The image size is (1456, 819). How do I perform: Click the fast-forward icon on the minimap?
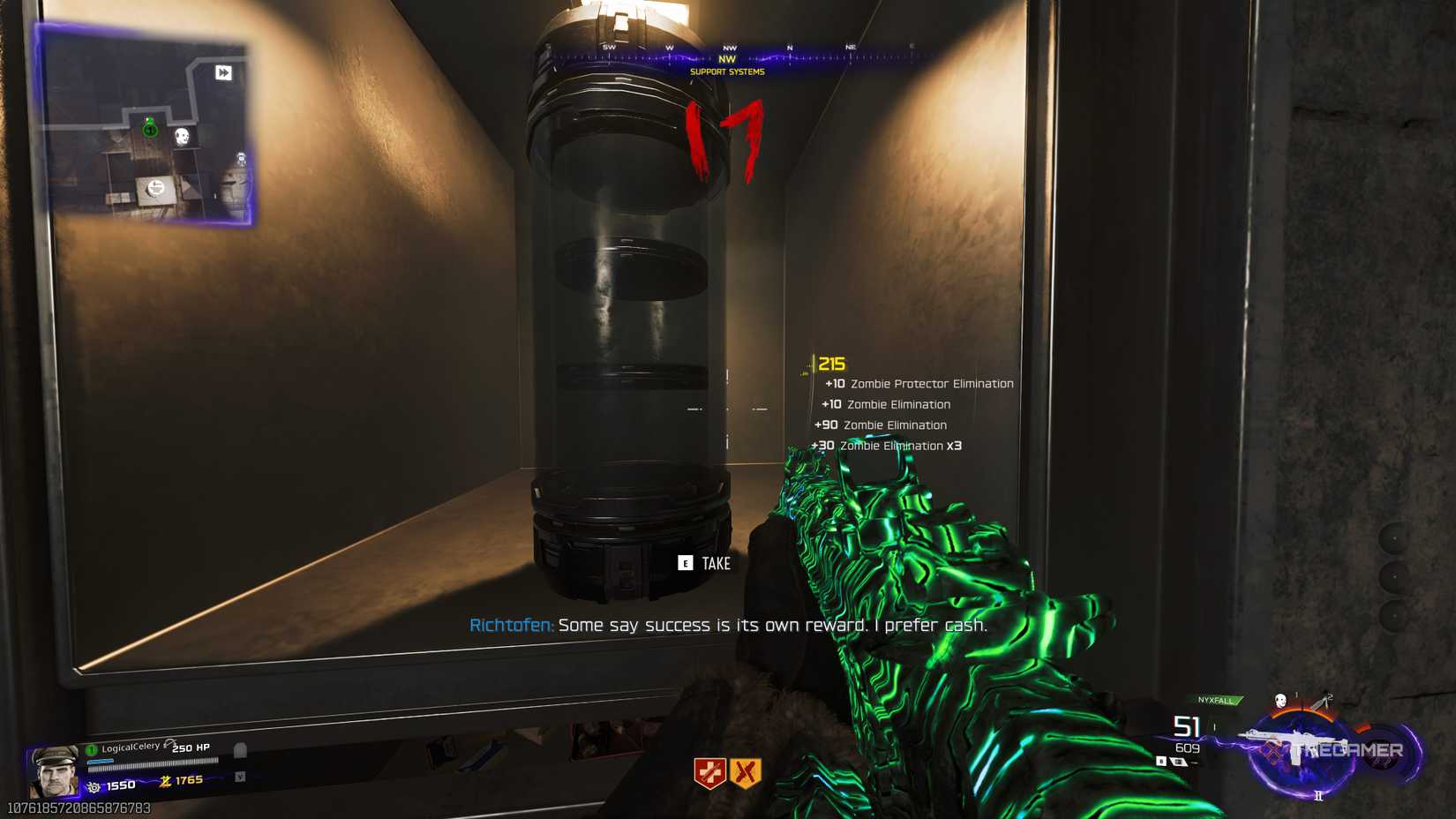[x=224, y=71]
